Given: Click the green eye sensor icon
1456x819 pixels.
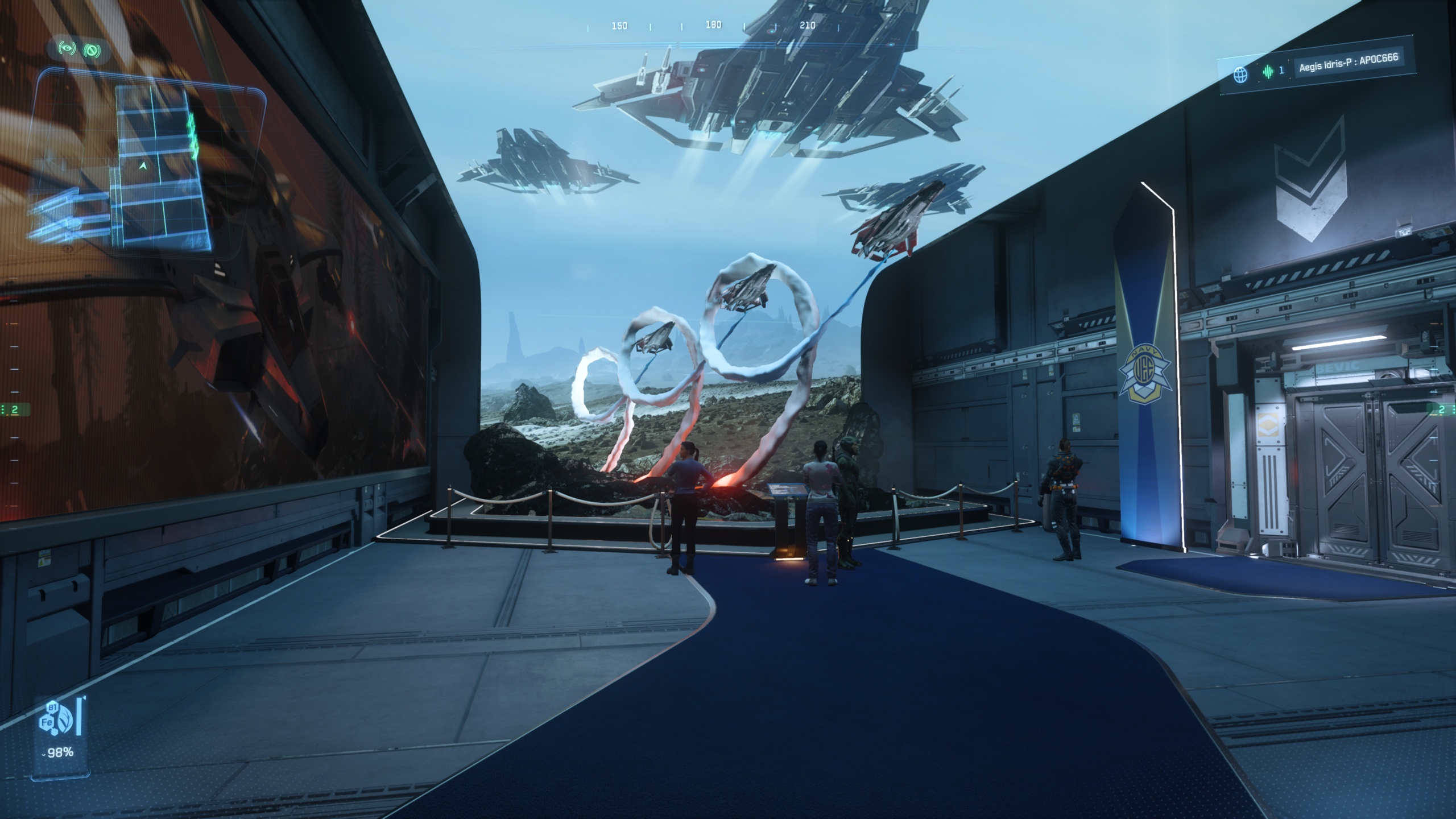Looking at the screenshot, I should 68,49.
